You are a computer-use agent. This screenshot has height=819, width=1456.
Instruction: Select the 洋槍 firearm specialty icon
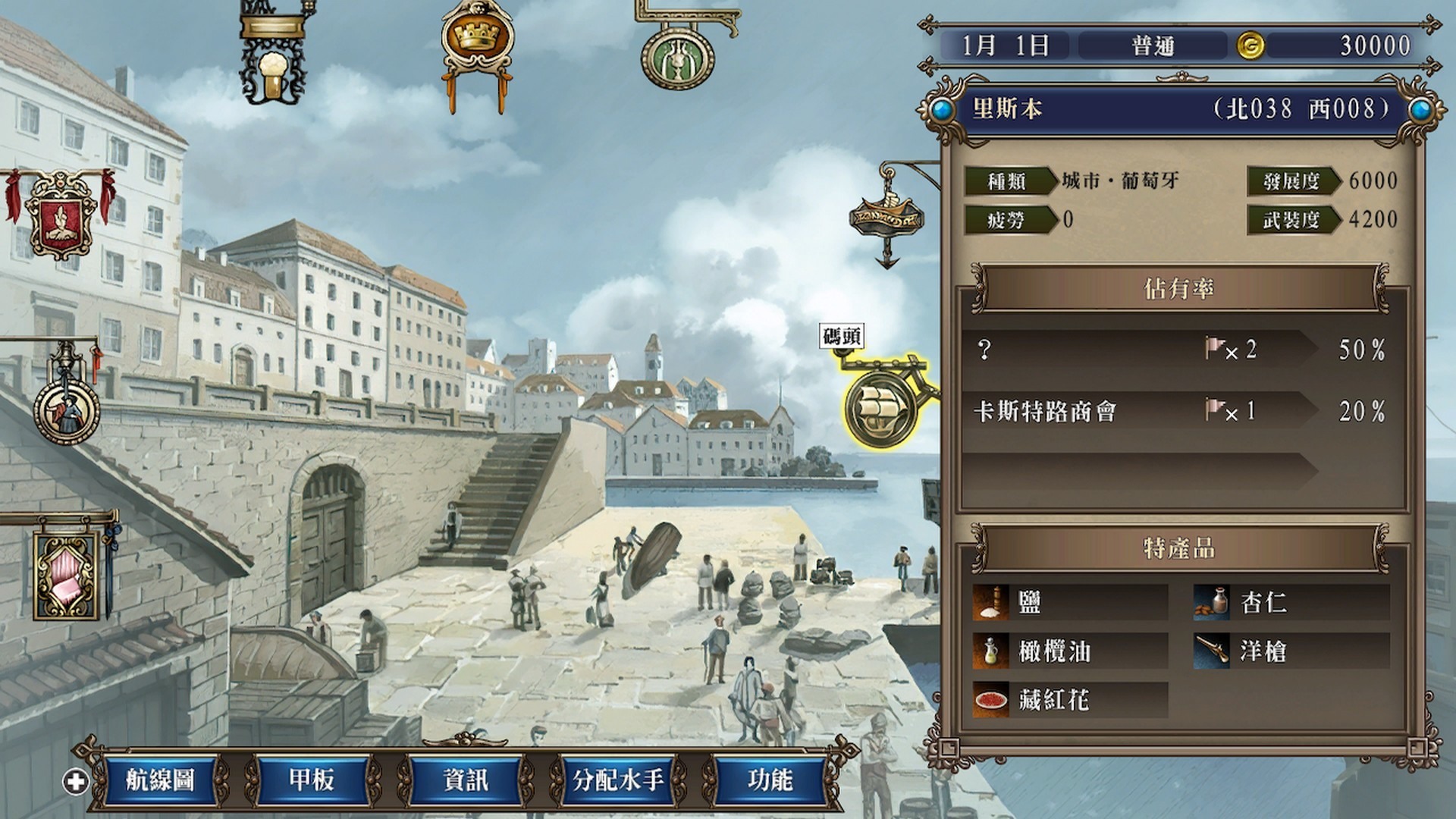coord(1213,652)
